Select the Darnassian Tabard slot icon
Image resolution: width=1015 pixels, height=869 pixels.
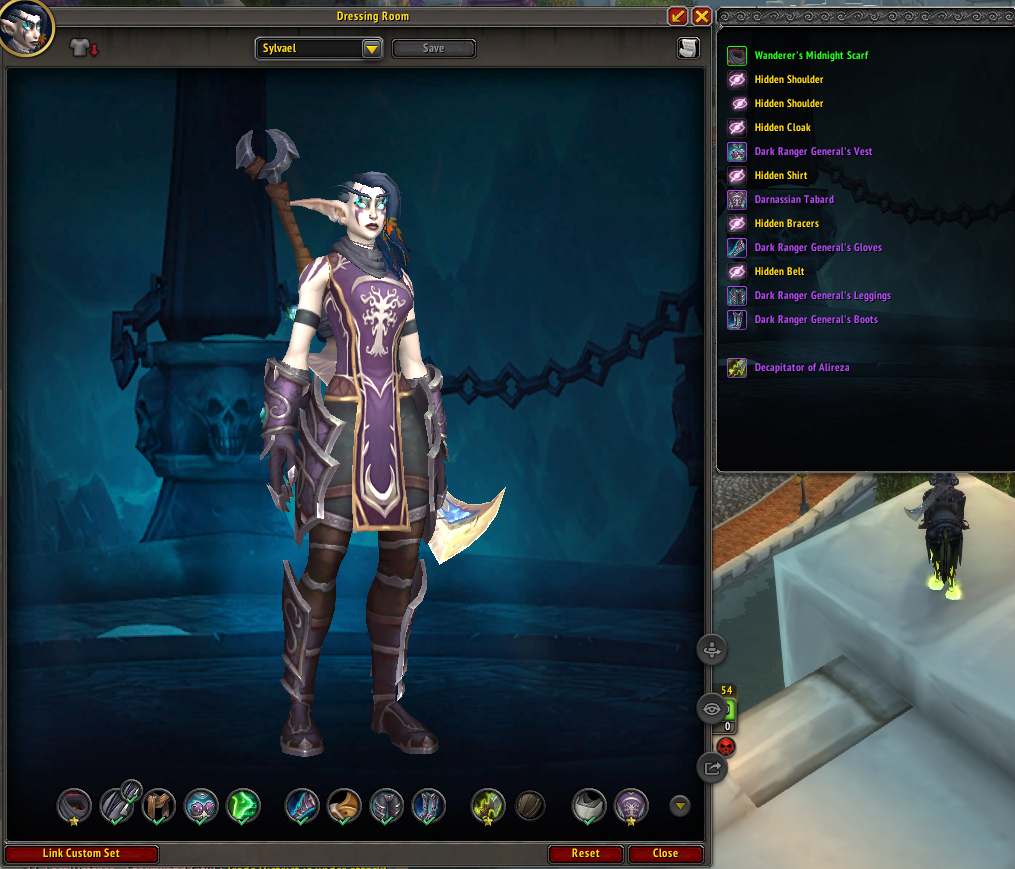tap(631, 805)
